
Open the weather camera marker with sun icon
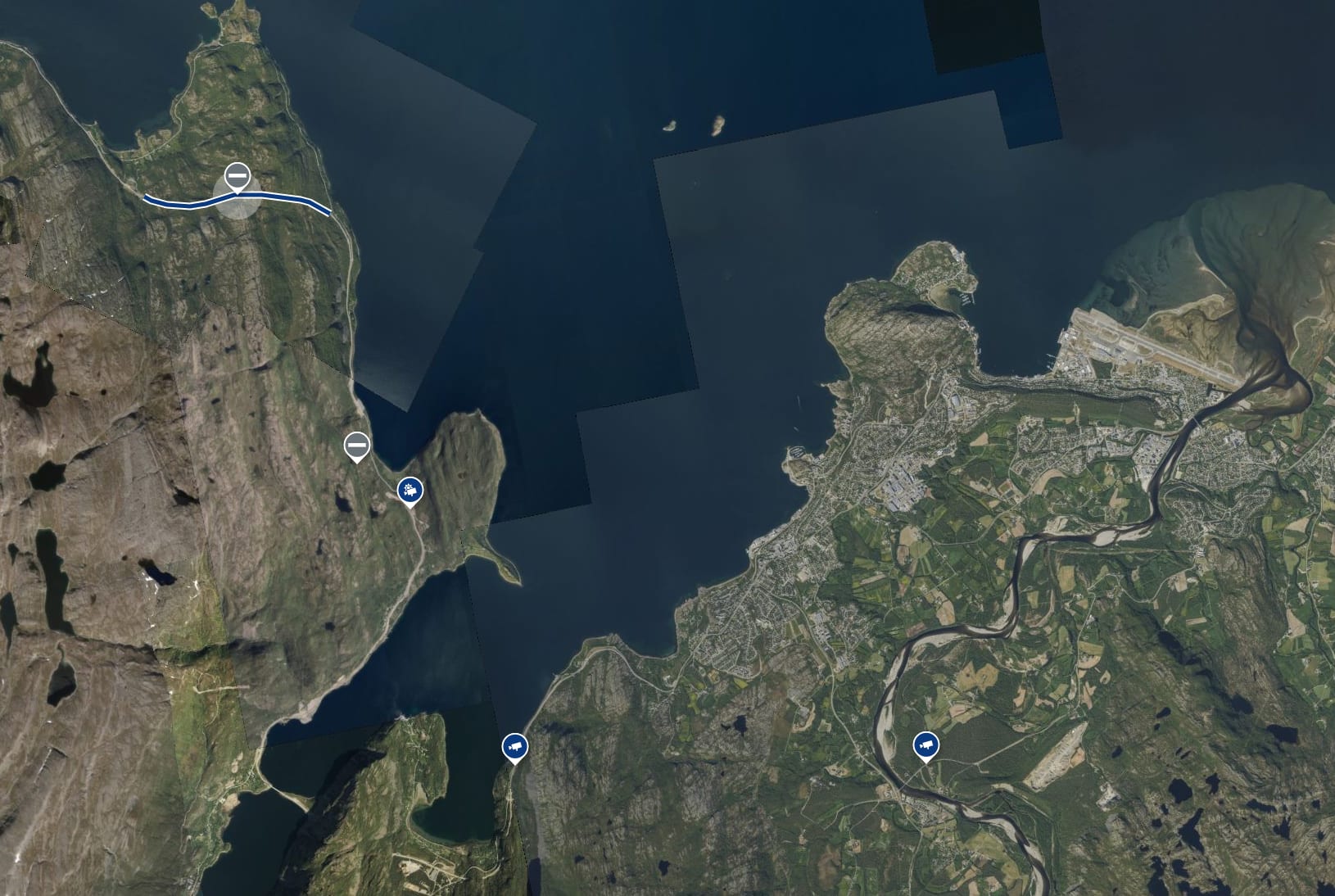tap(410, 491)
